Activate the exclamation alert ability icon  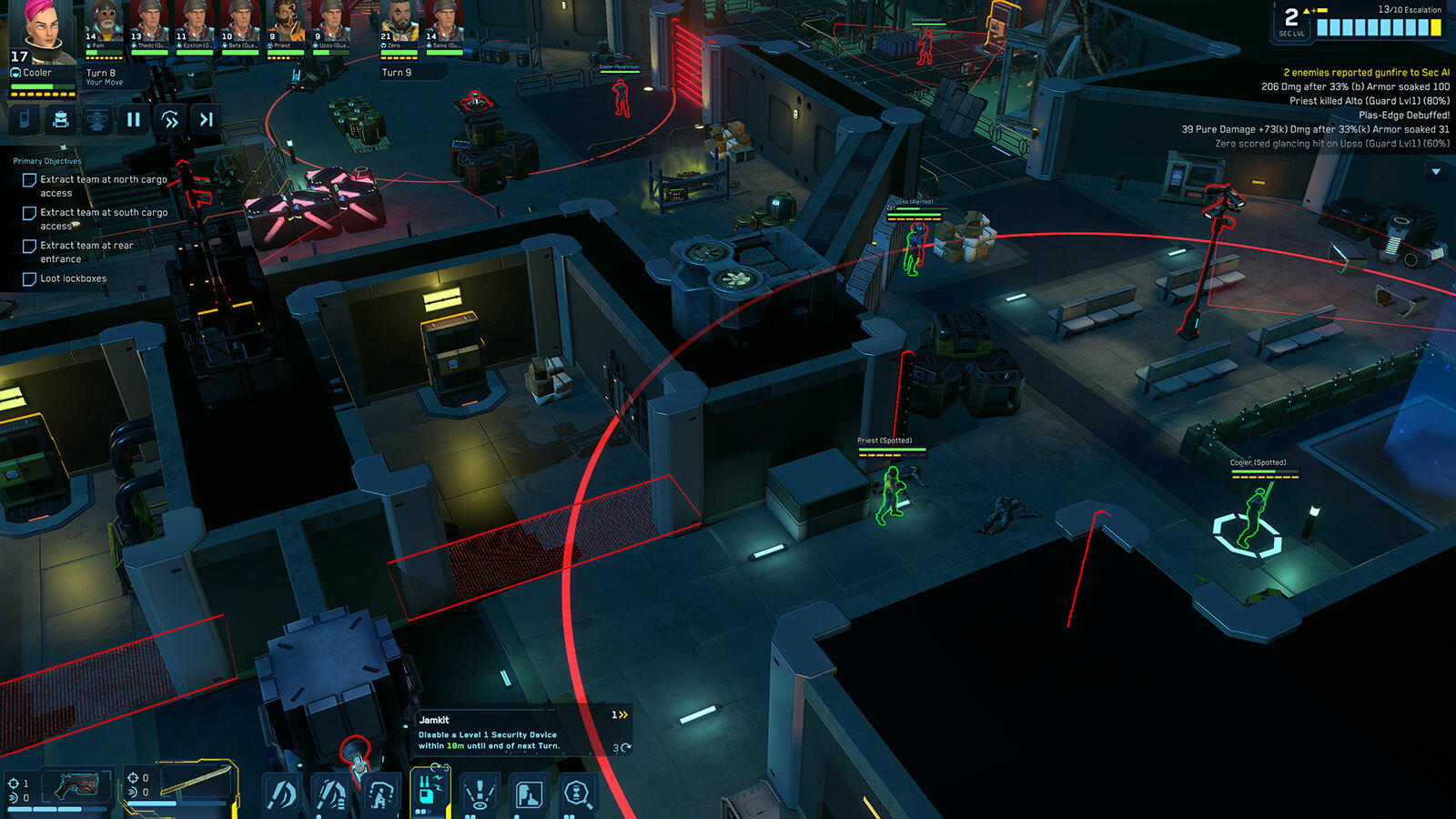(x=479, y=794)
